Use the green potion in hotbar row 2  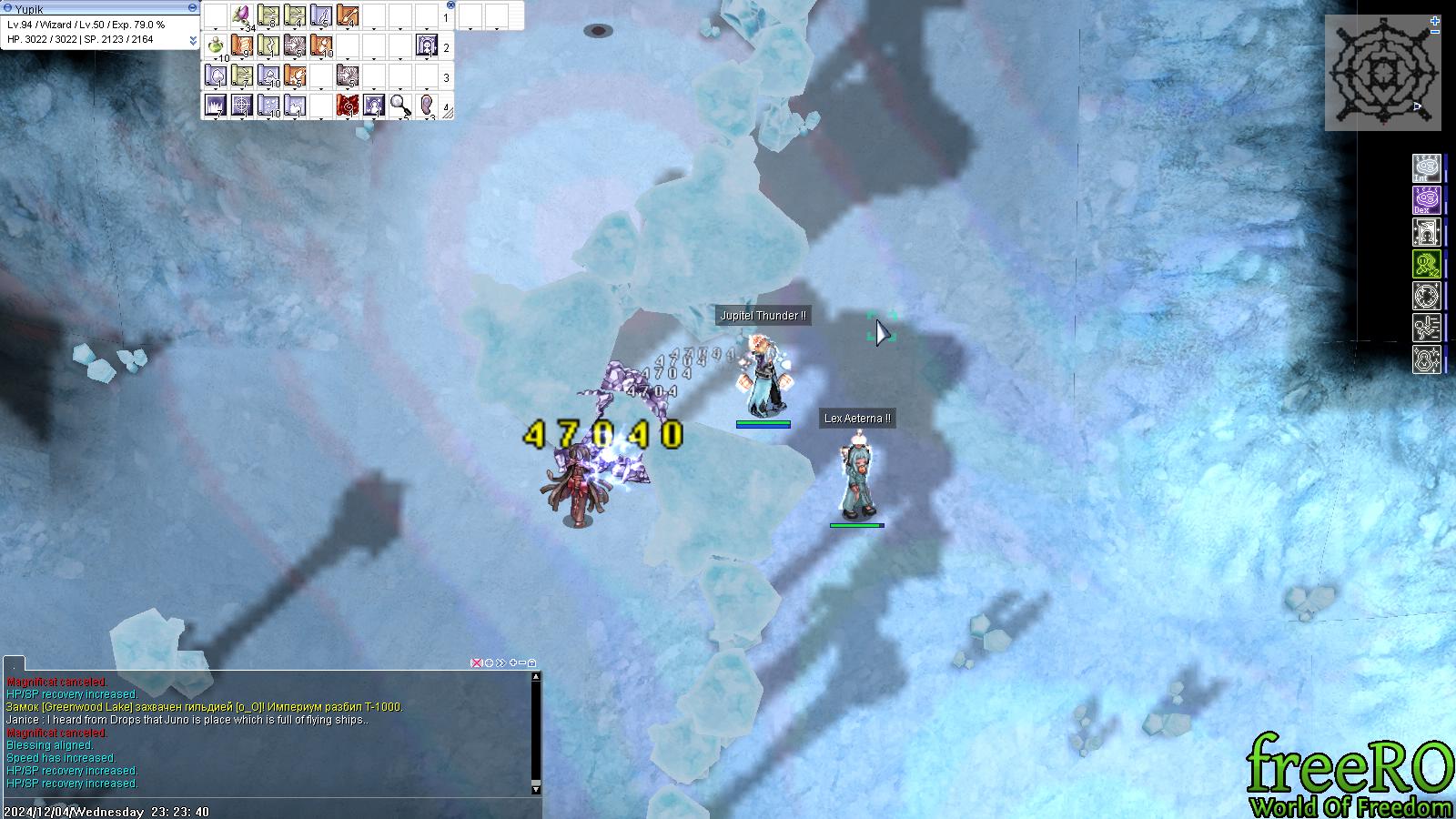(x=216, y=45)
